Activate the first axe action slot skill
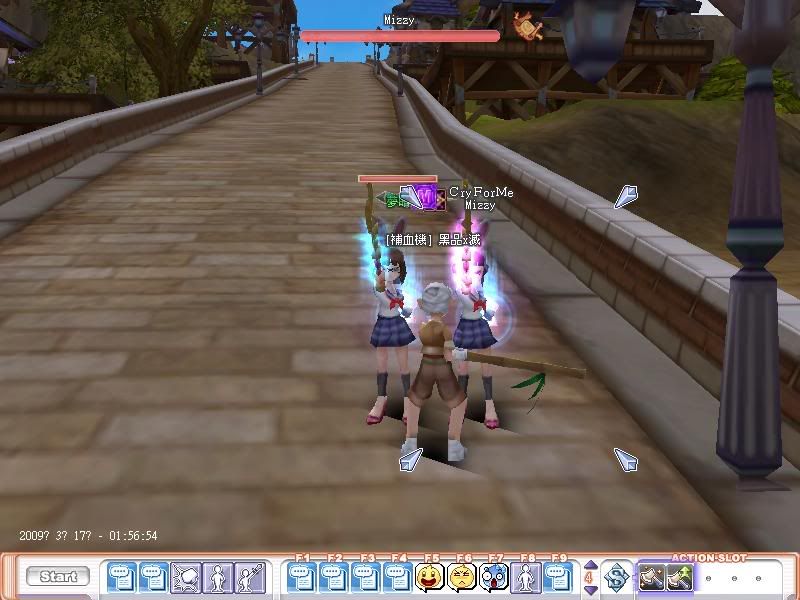 pyautogui.click(x=653, y=577)
